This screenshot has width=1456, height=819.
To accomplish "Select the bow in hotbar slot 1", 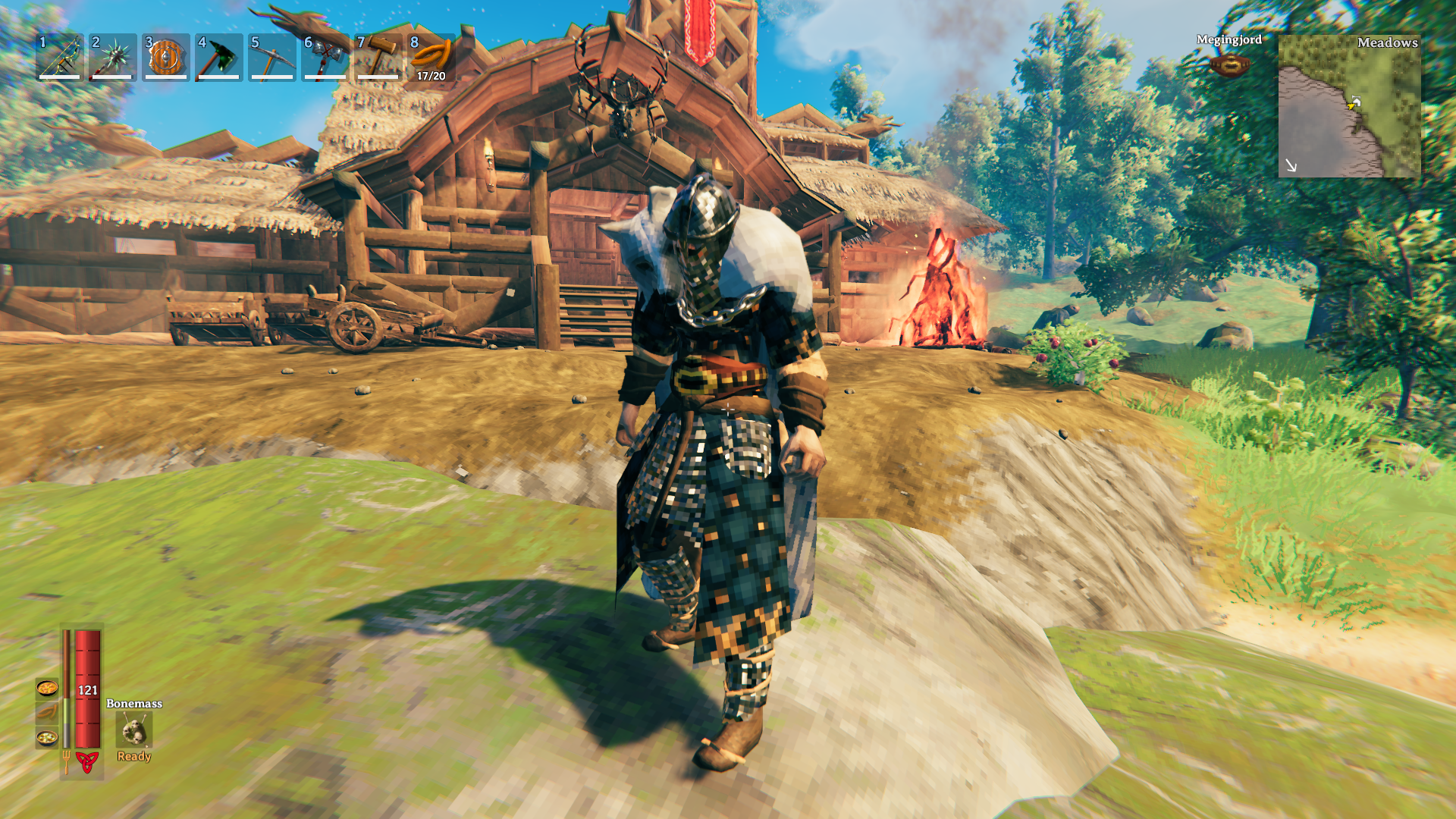I will (60, 57).
